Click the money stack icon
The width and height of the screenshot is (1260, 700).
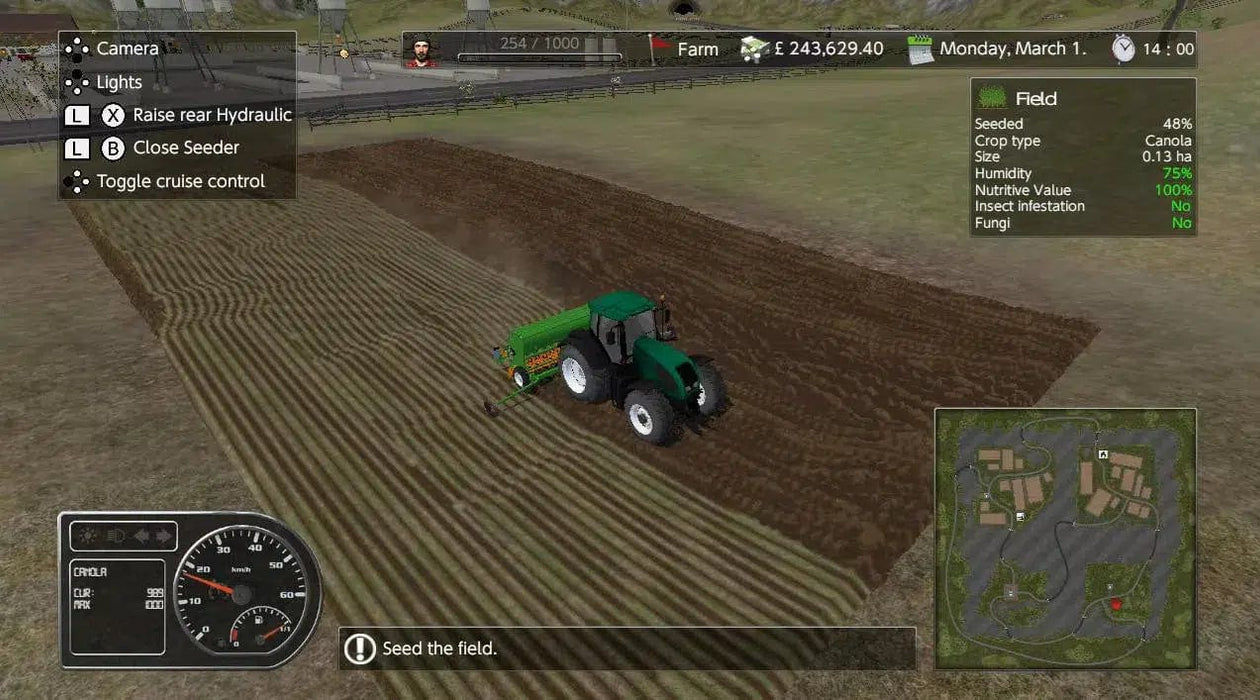[755, 49]
